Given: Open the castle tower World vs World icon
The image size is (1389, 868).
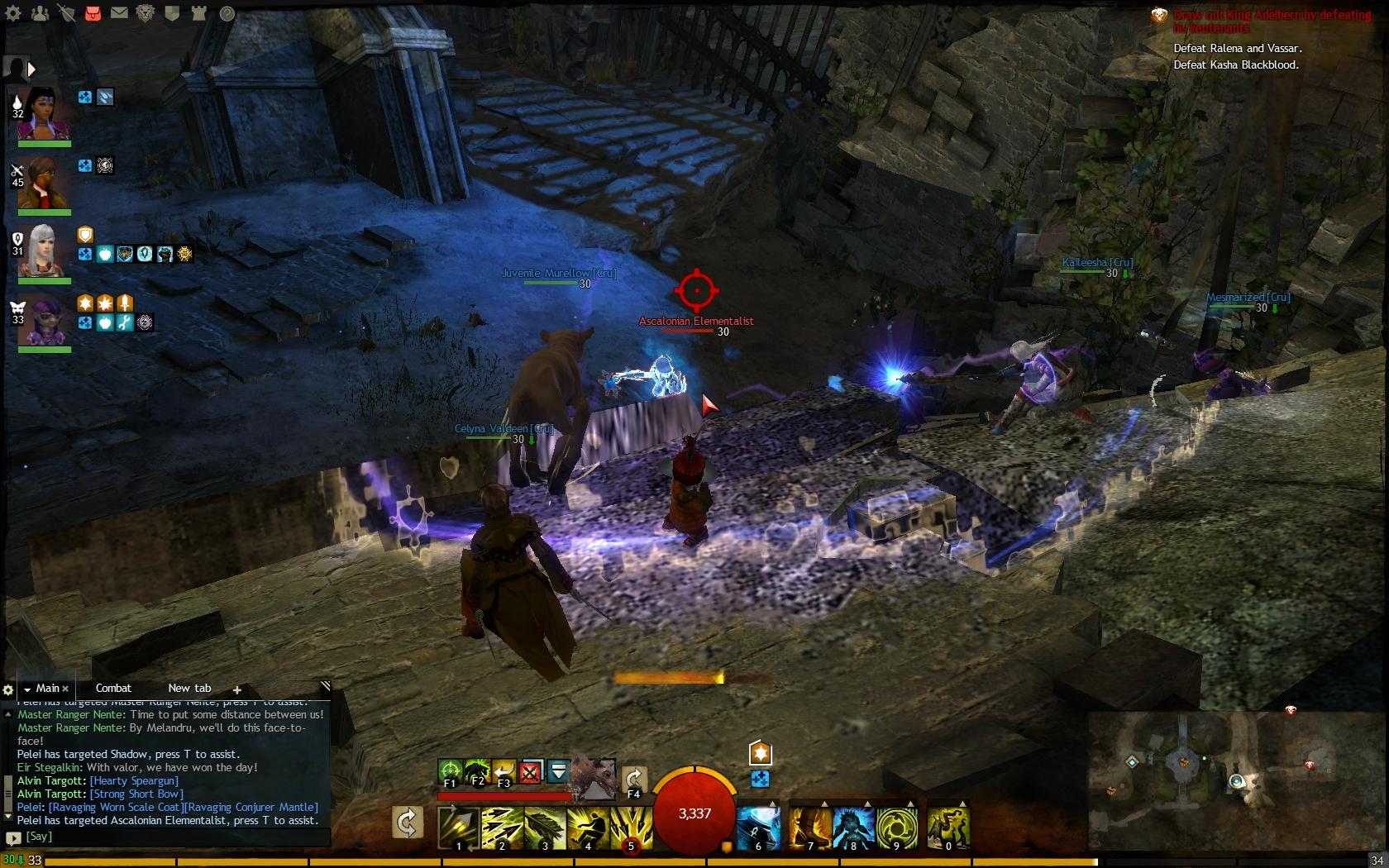Looking at the screenshot, I should [199, 13].
